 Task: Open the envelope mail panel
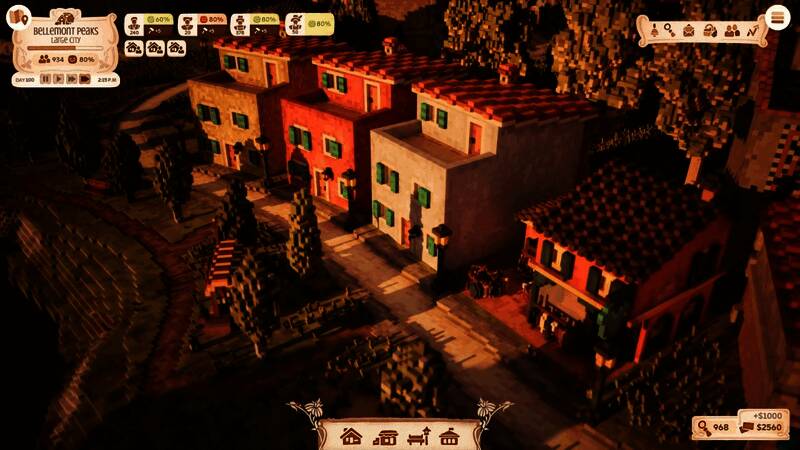point(689,31)
